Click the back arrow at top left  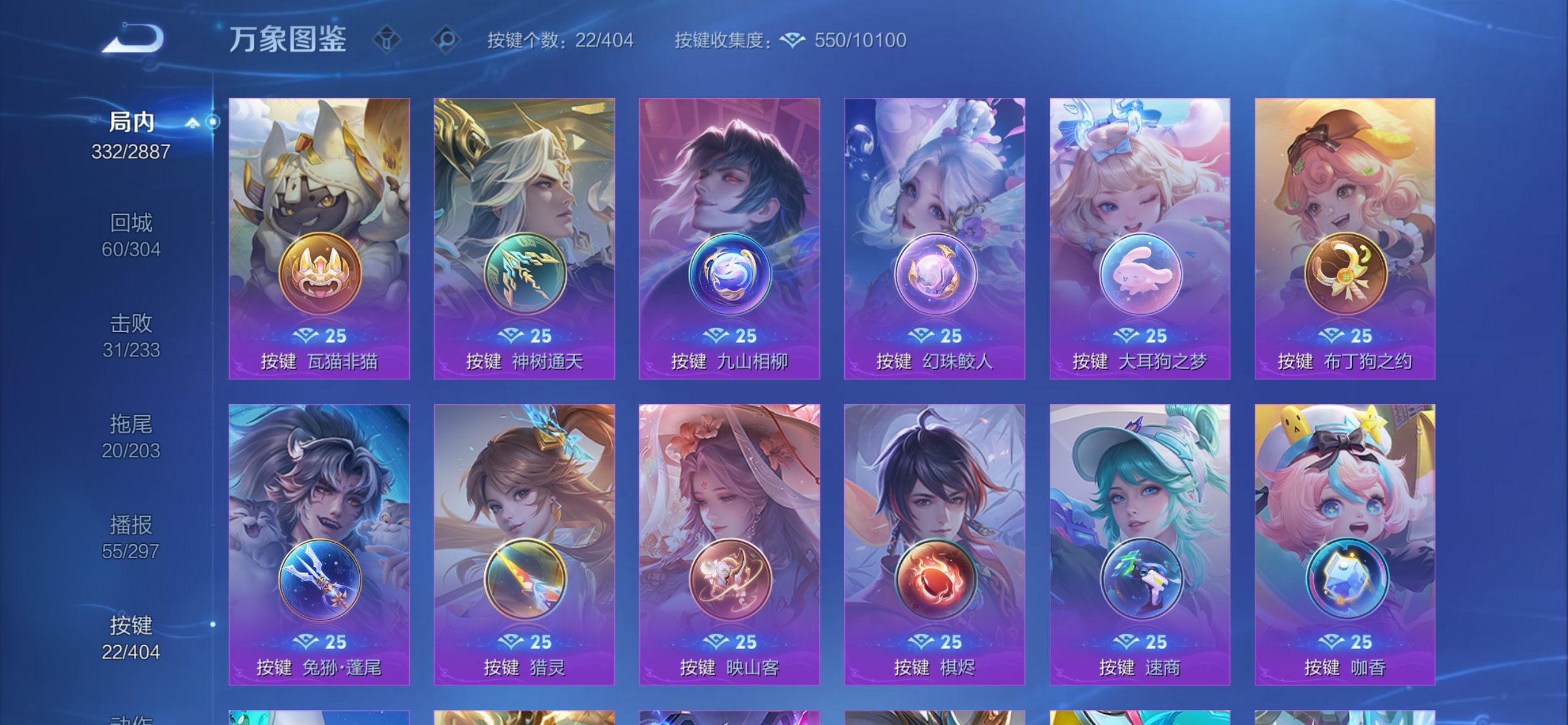tap(131, 38)
